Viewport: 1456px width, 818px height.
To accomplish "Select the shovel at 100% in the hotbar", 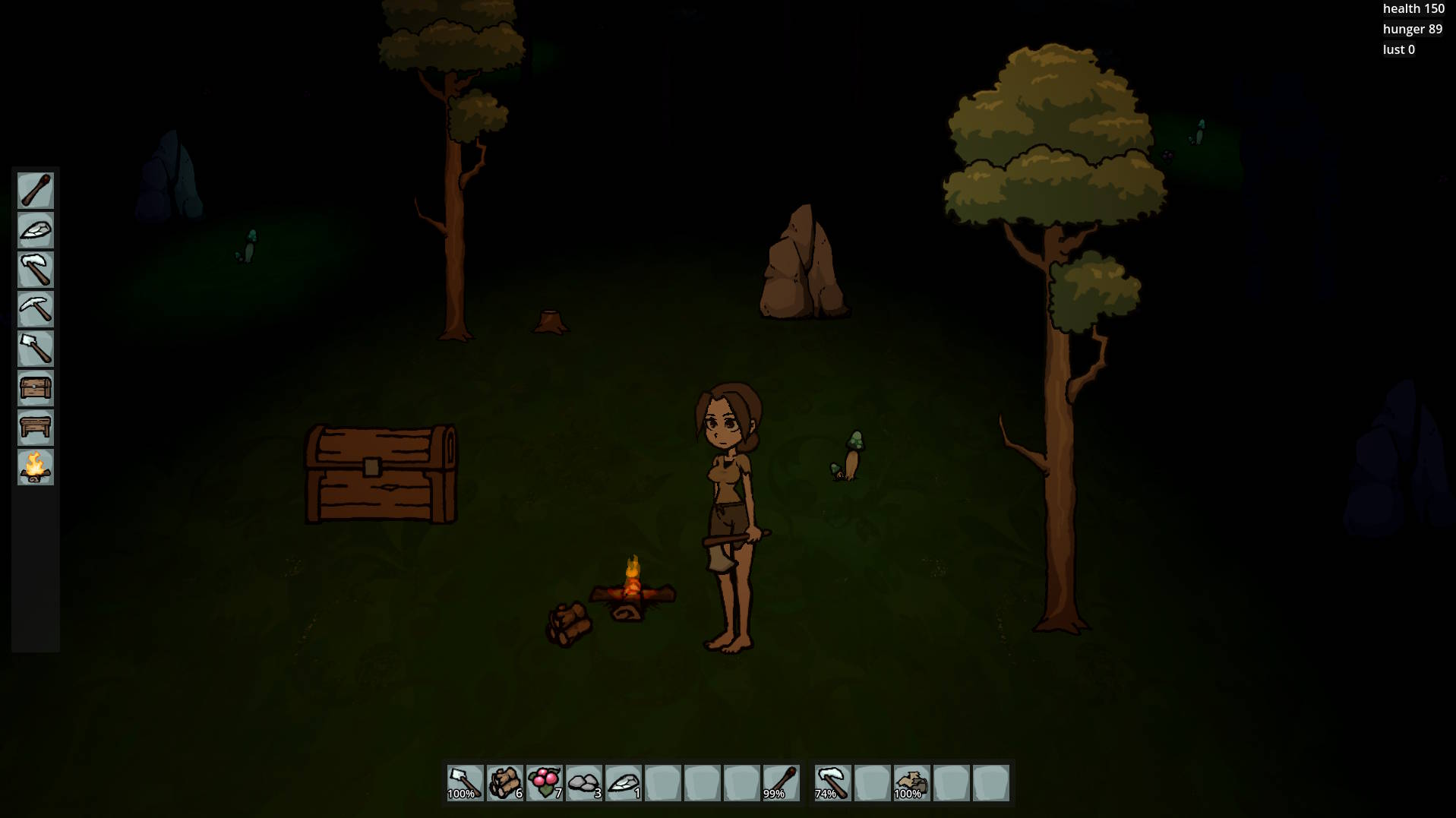I will coord(465,783).
